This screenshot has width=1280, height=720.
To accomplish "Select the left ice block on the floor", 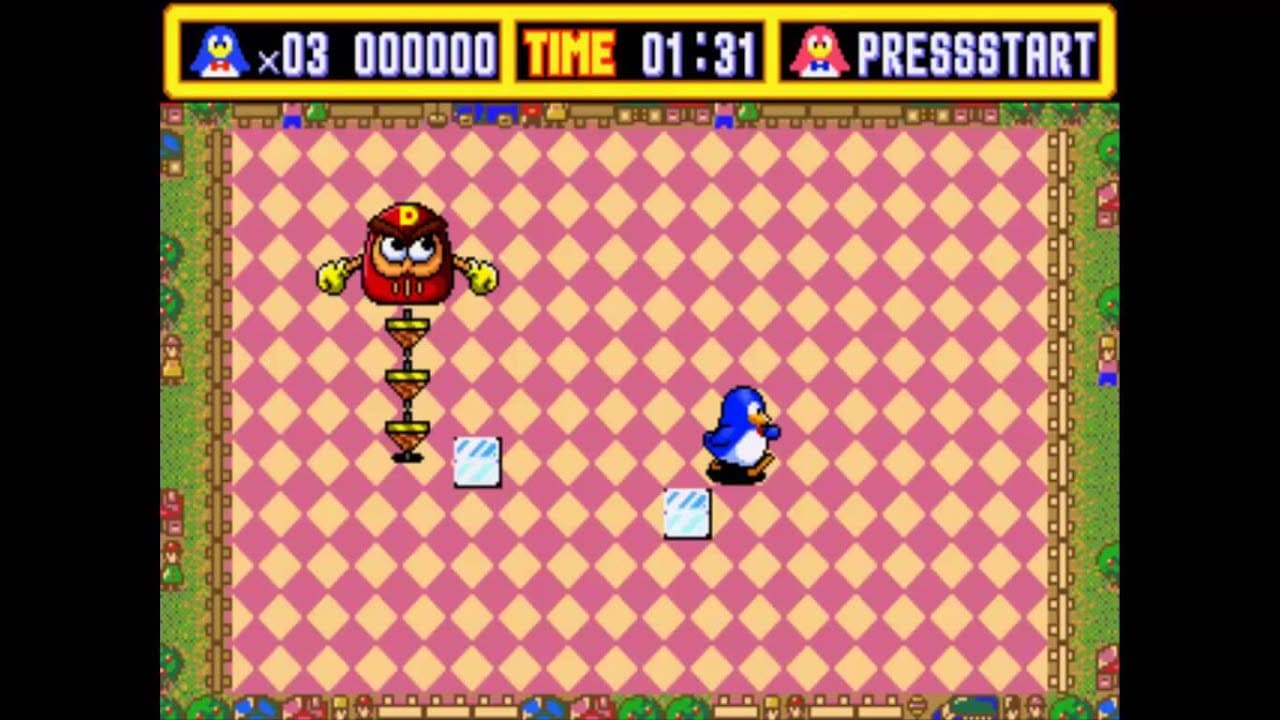I will coord(475,460).
